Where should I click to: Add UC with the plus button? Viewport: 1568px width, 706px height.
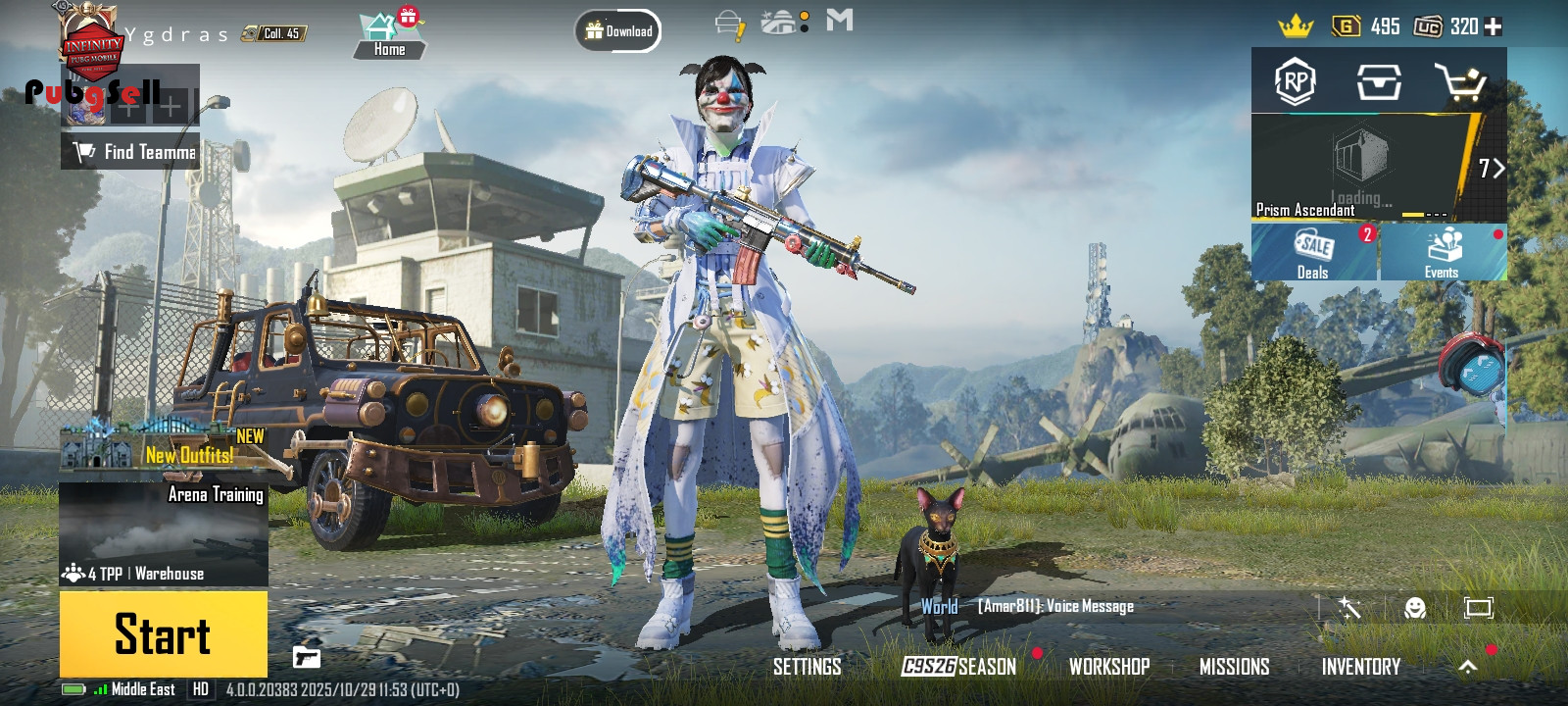click(1494, 26)
